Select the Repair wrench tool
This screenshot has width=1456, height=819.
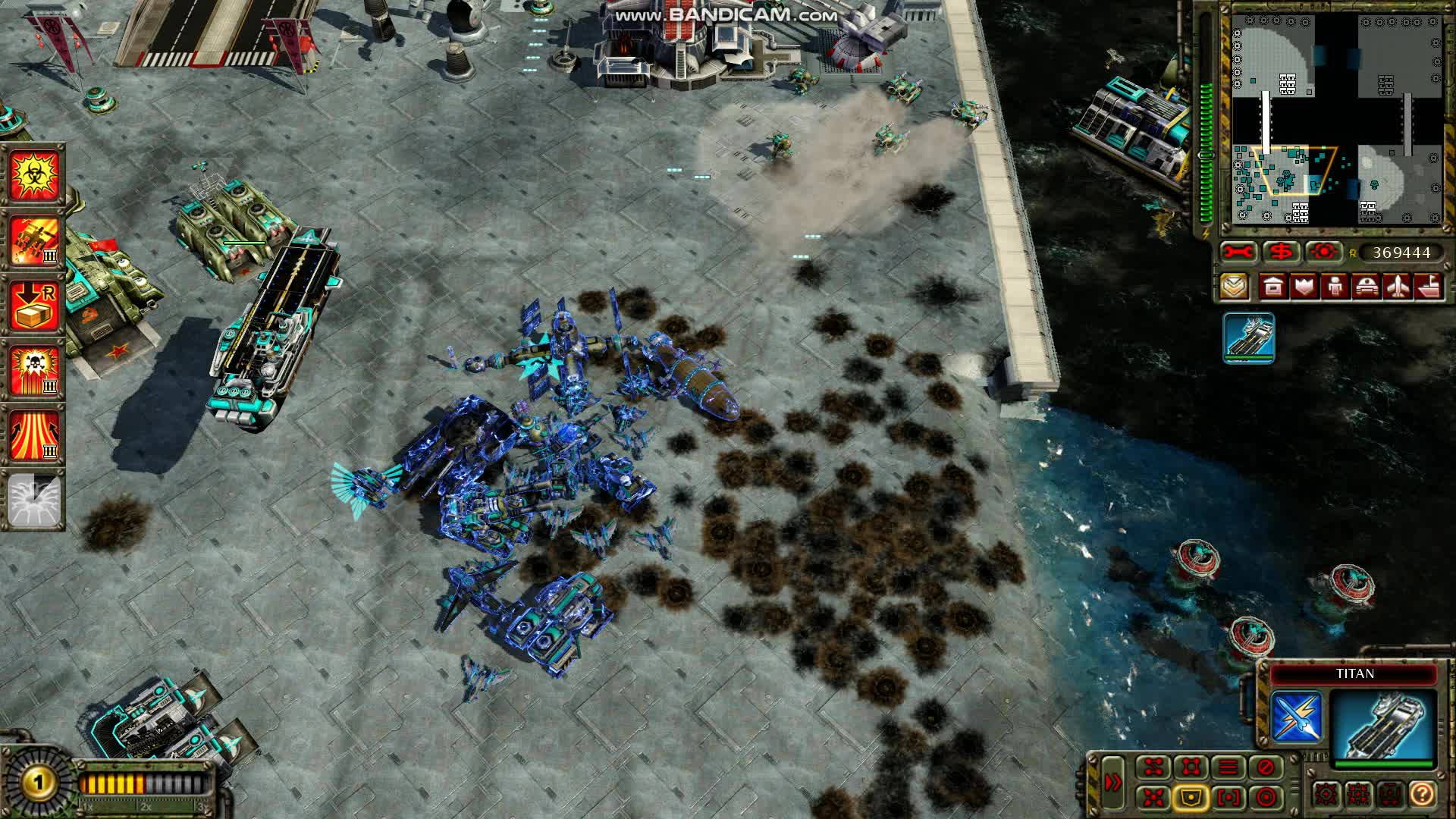click(1238, 252)
